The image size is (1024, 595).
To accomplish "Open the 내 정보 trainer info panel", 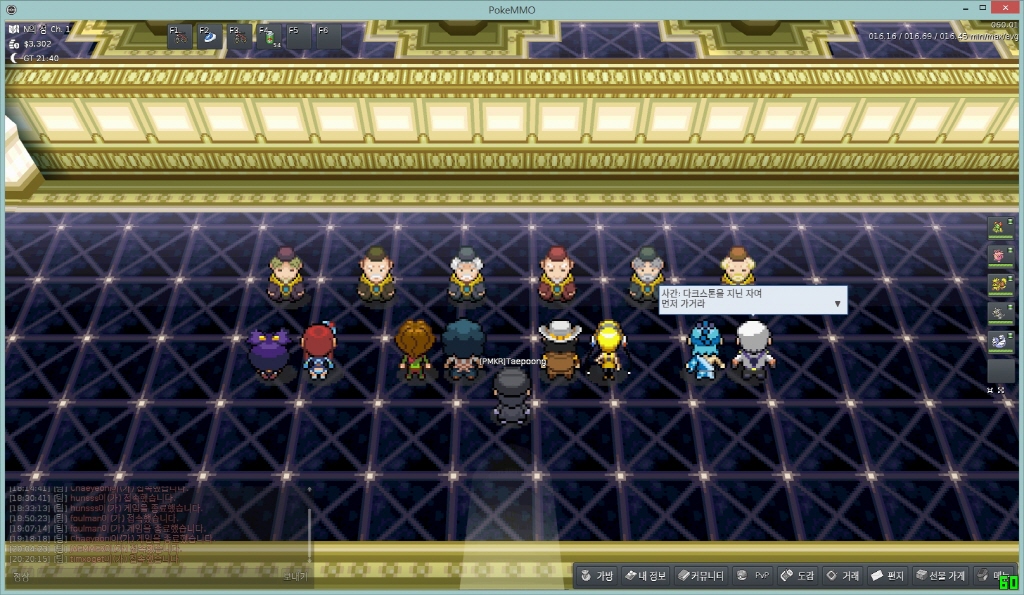I will (x=645, y=576).
